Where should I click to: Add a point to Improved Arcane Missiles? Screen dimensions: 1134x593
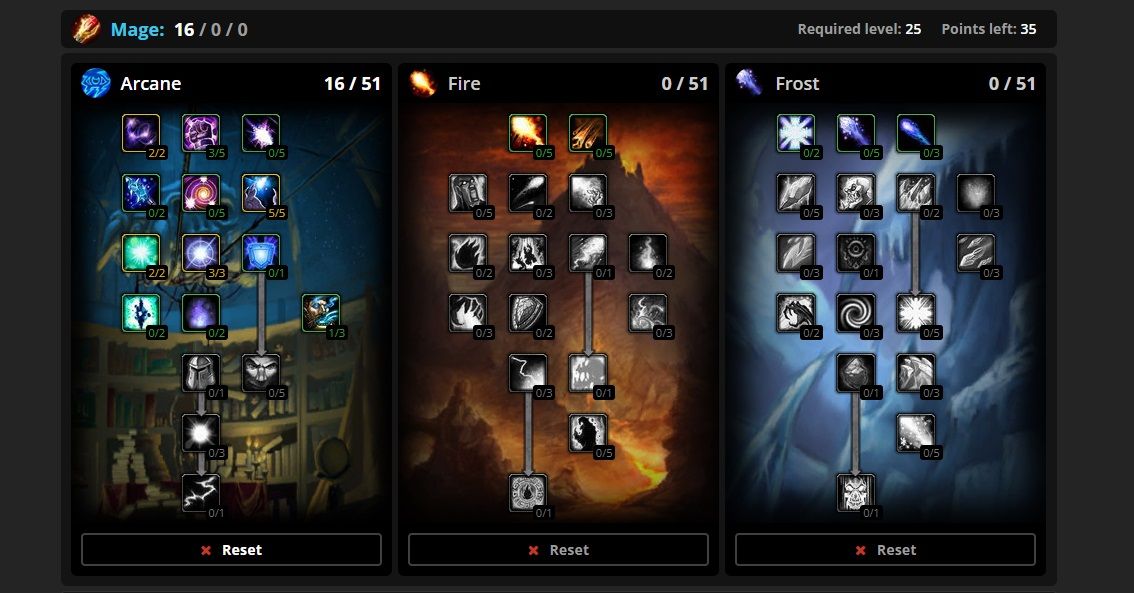pyautogui.click(x=261, y=133)
